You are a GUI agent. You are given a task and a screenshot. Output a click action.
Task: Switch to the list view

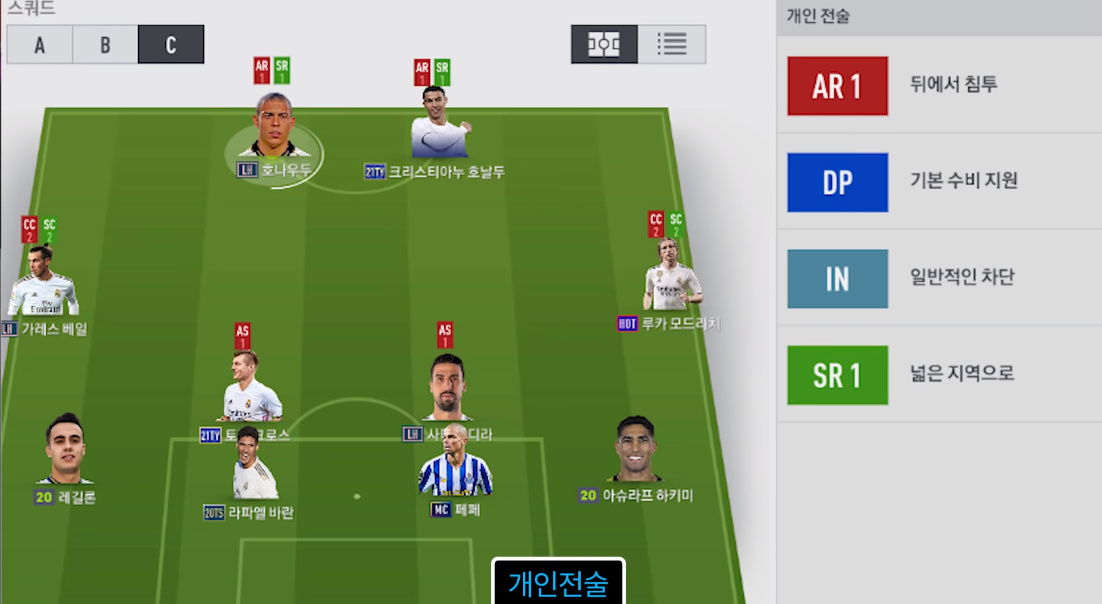coord(672,45)
